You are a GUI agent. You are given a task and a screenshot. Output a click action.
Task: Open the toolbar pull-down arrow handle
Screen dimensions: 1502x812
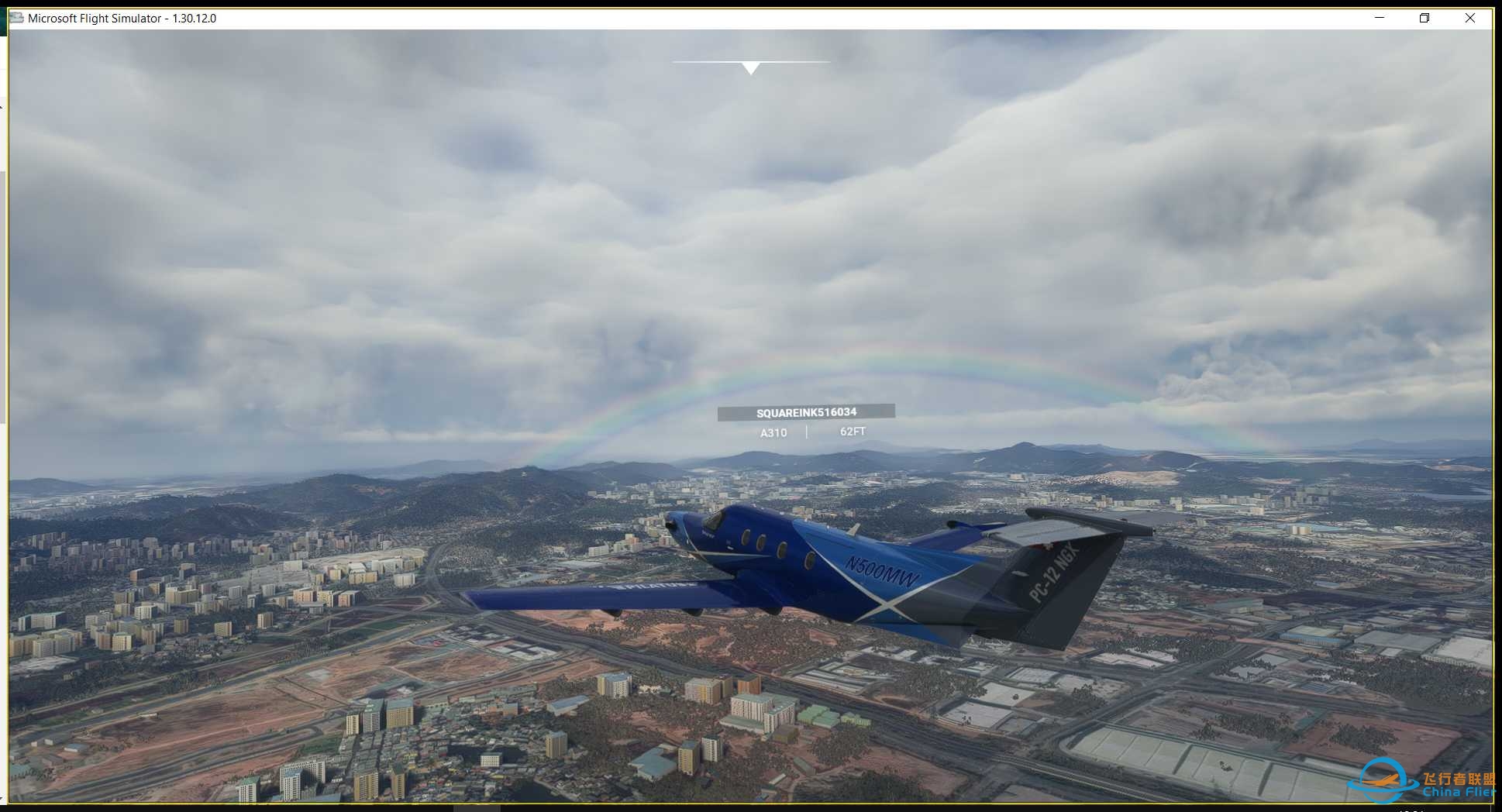point(750,68)
